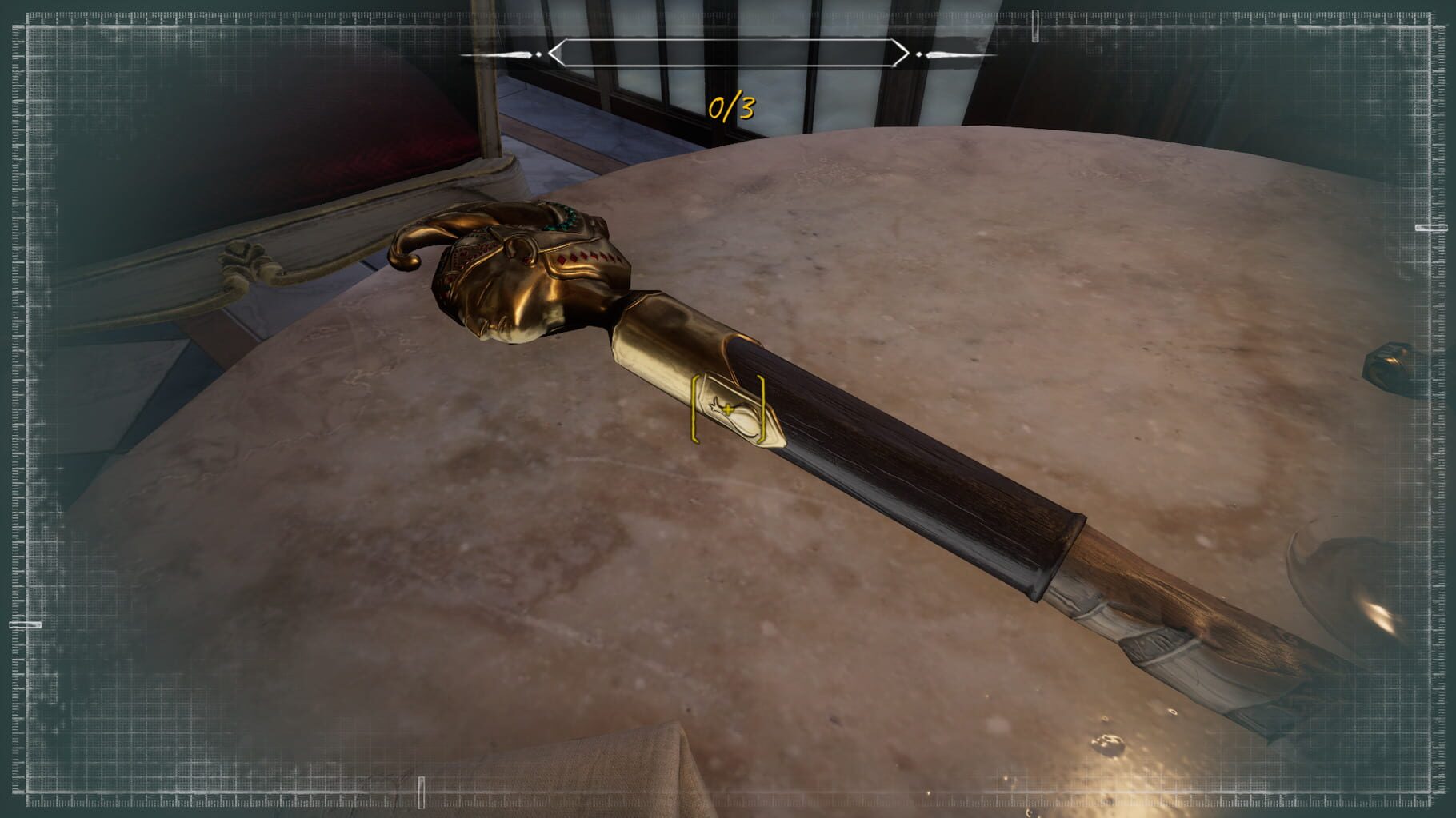The width and height of the screenshot is (1456, 818).
Task: Click the red diamond gems on the jester collar
Action: [588, 256]
